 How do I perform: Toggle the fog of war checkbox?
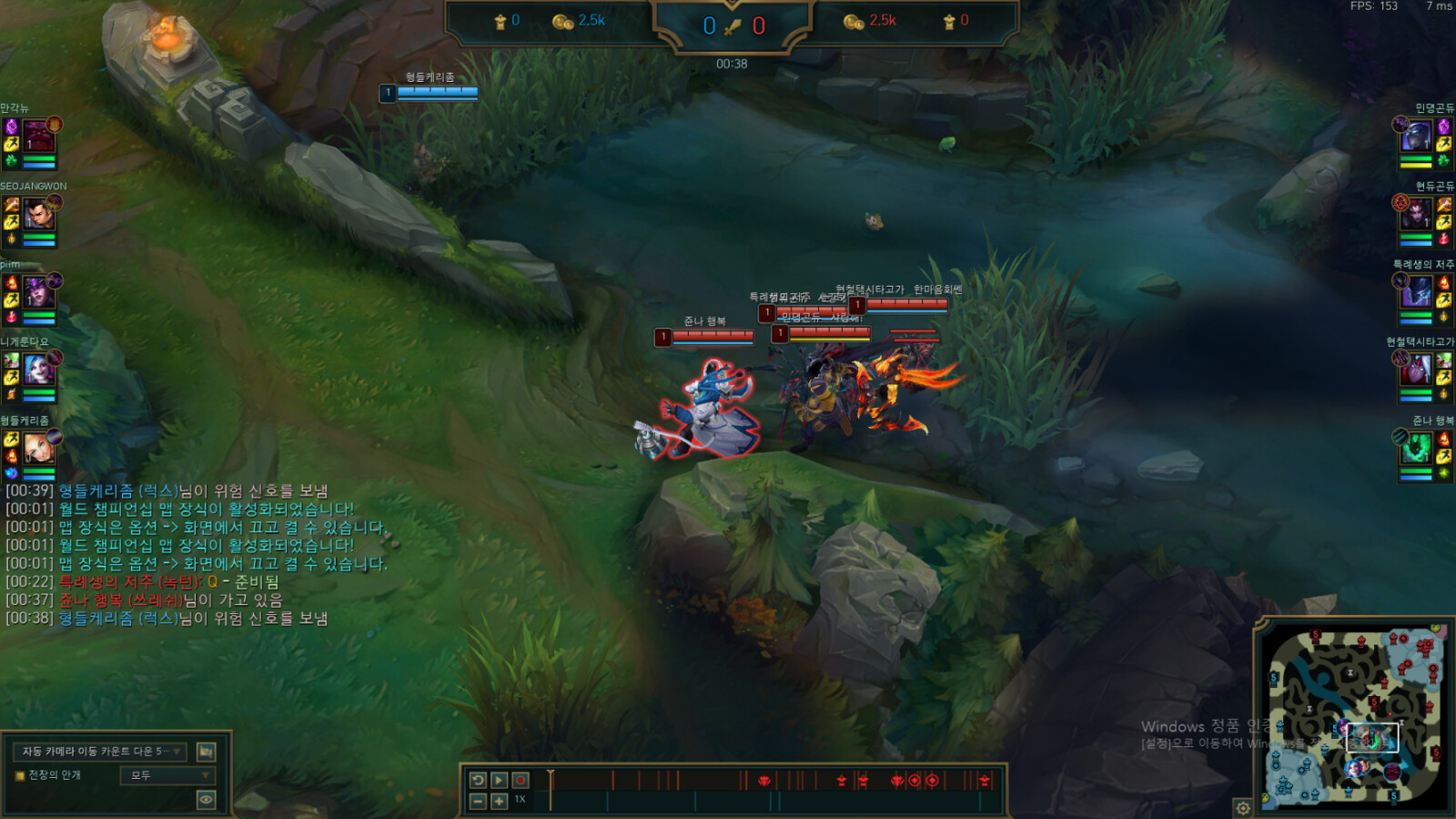coord(19,775)
